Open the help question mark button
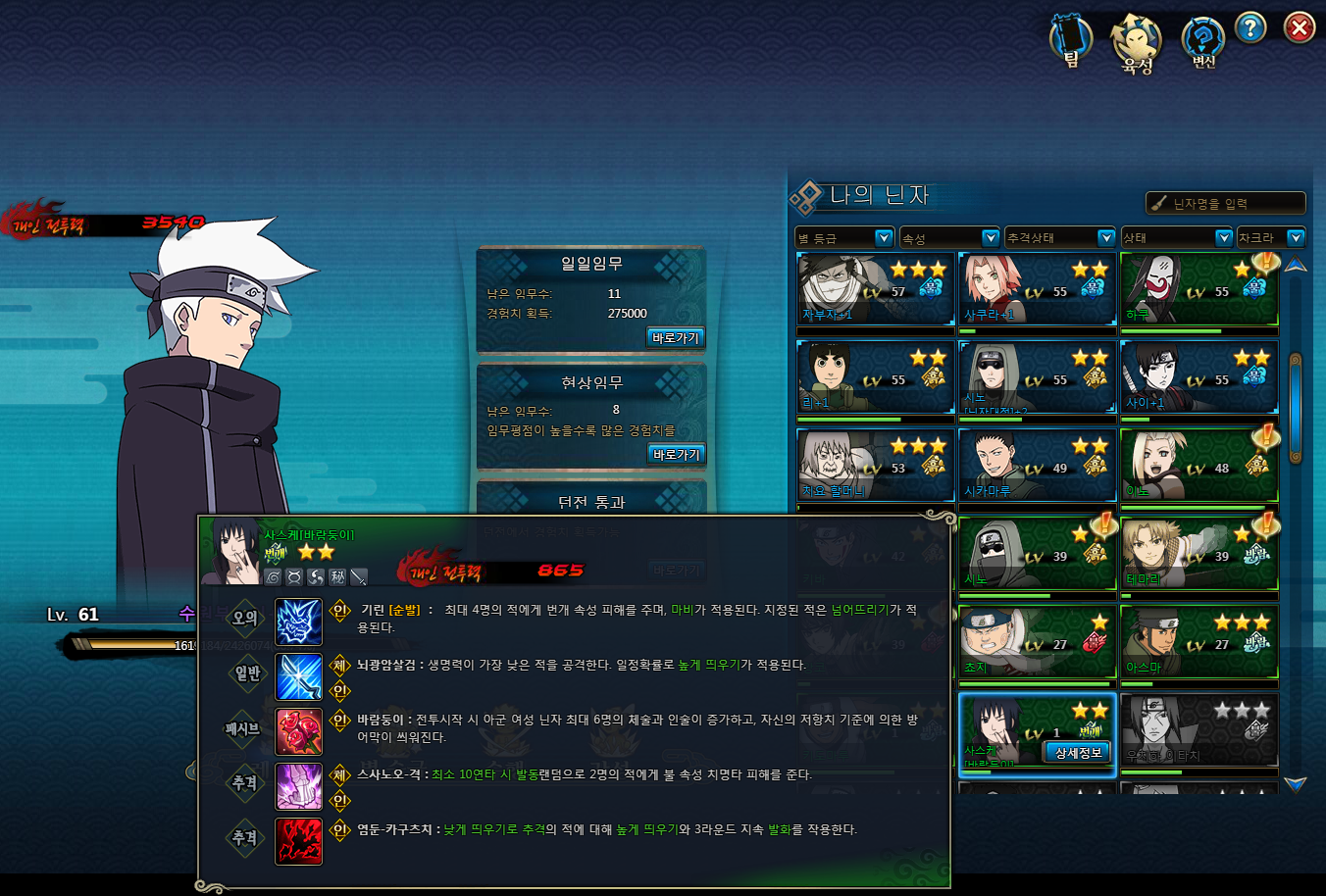The image size is (1326, 896). click(1250, 27)
